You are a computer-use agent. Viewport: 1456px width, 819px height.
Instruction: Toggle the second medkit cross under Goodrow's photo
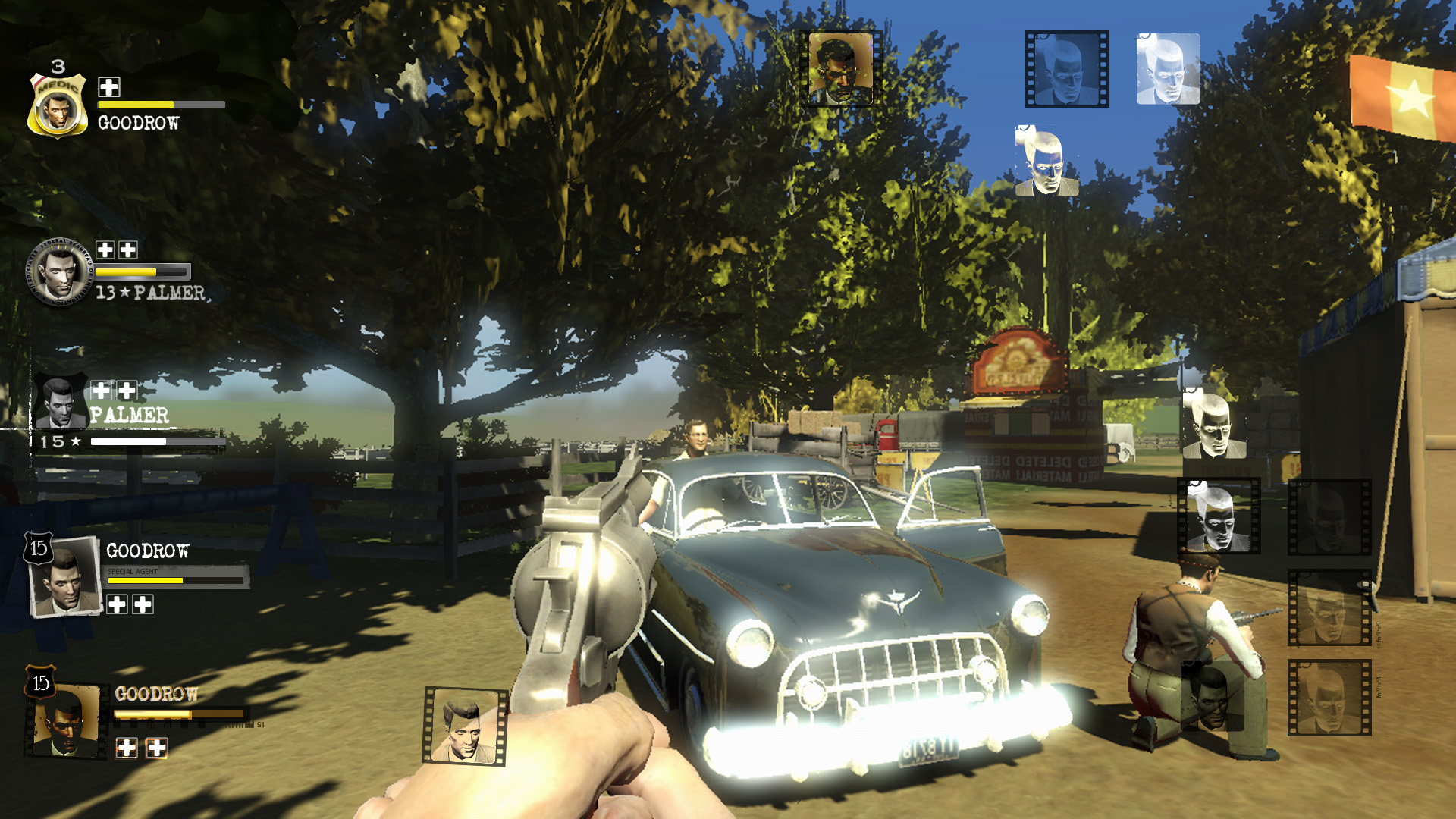pos(143,605)
